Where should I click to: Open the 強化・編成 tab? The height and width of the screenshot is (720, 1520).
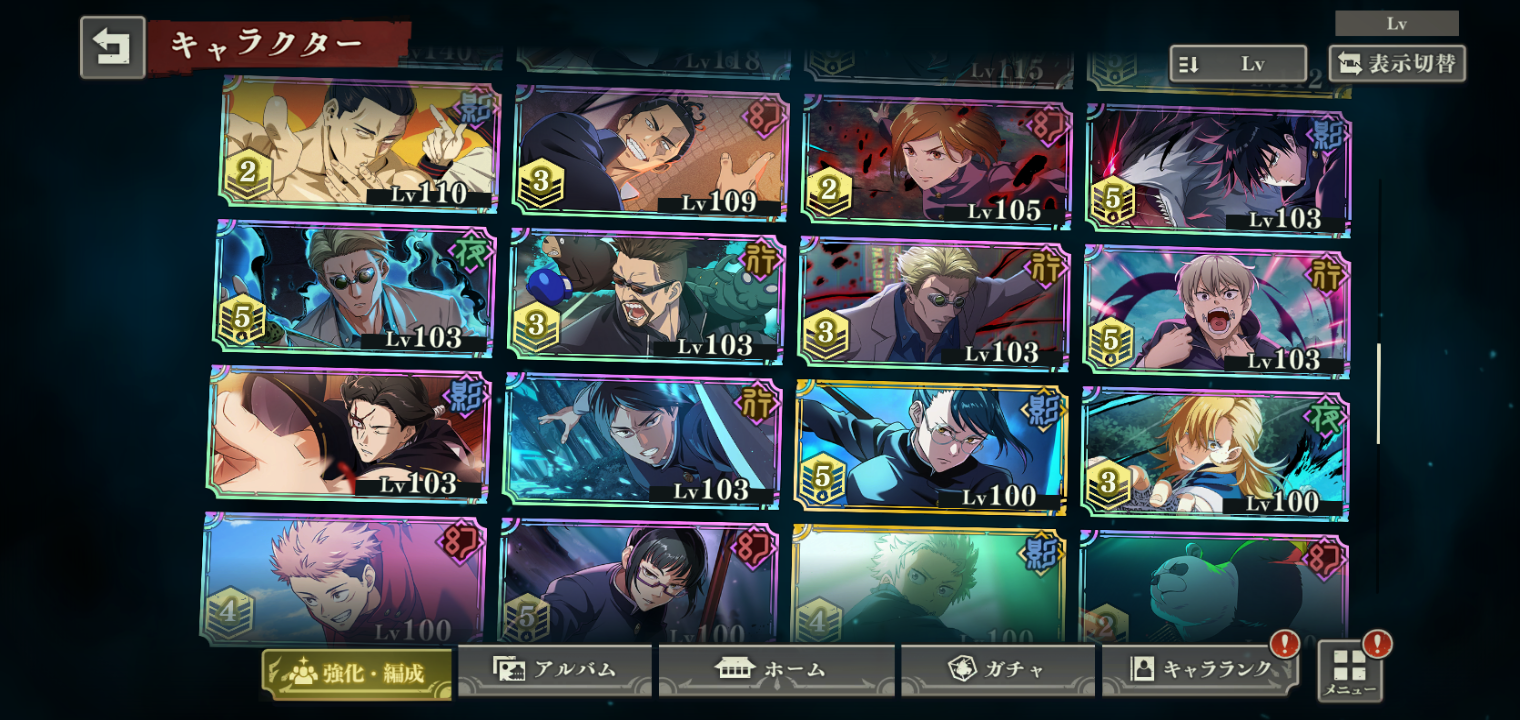coord(357,673)
